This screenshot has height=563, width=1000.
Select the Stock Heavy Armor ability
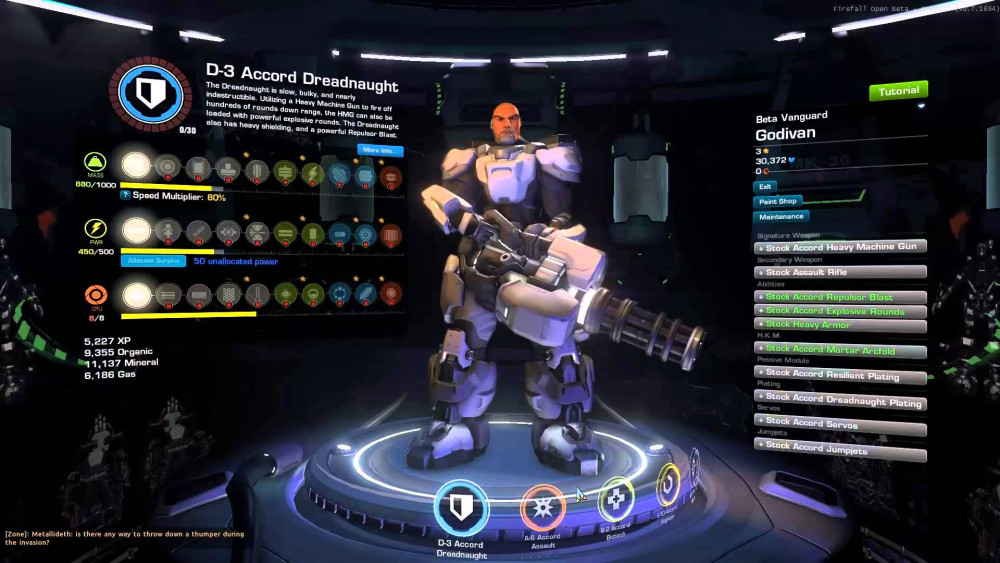click(x=840, y=325)
